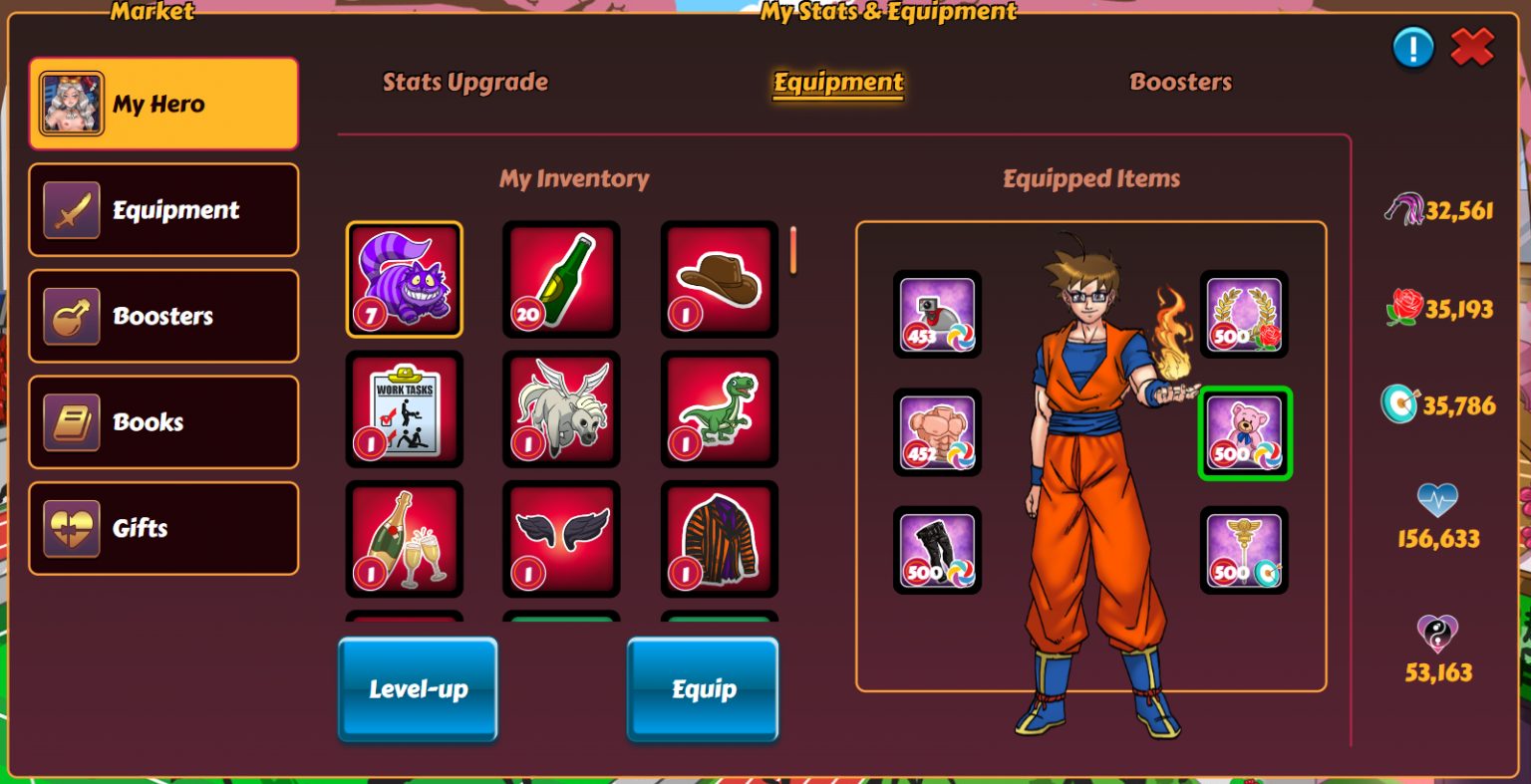Screen dimensions: 1531x784
Task: Open the Boosters market category
Action: click(163, 316)
